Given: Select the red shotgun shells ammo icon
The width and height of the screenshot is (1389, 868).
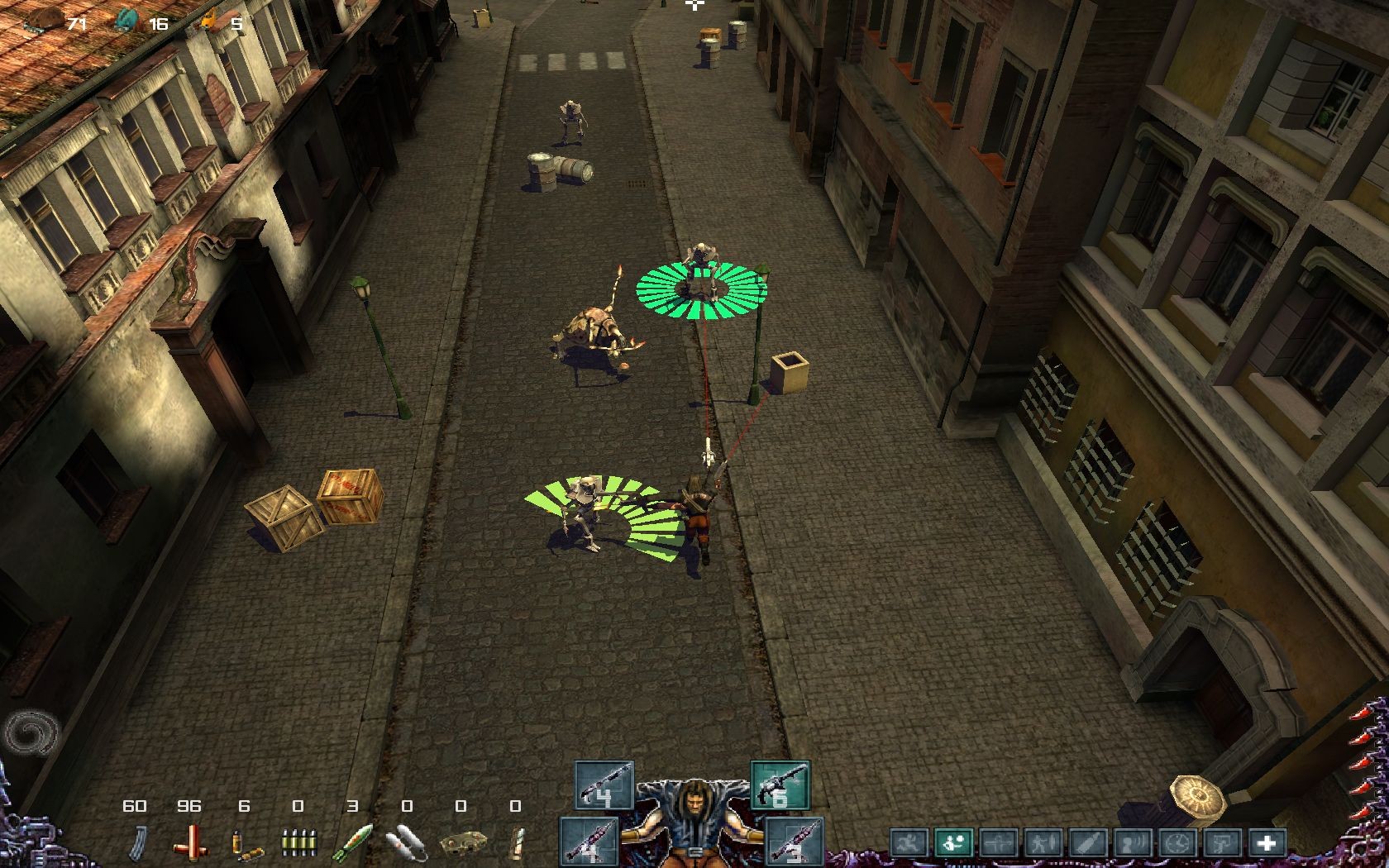Looking at the screenshot, I should click(190, 844).
